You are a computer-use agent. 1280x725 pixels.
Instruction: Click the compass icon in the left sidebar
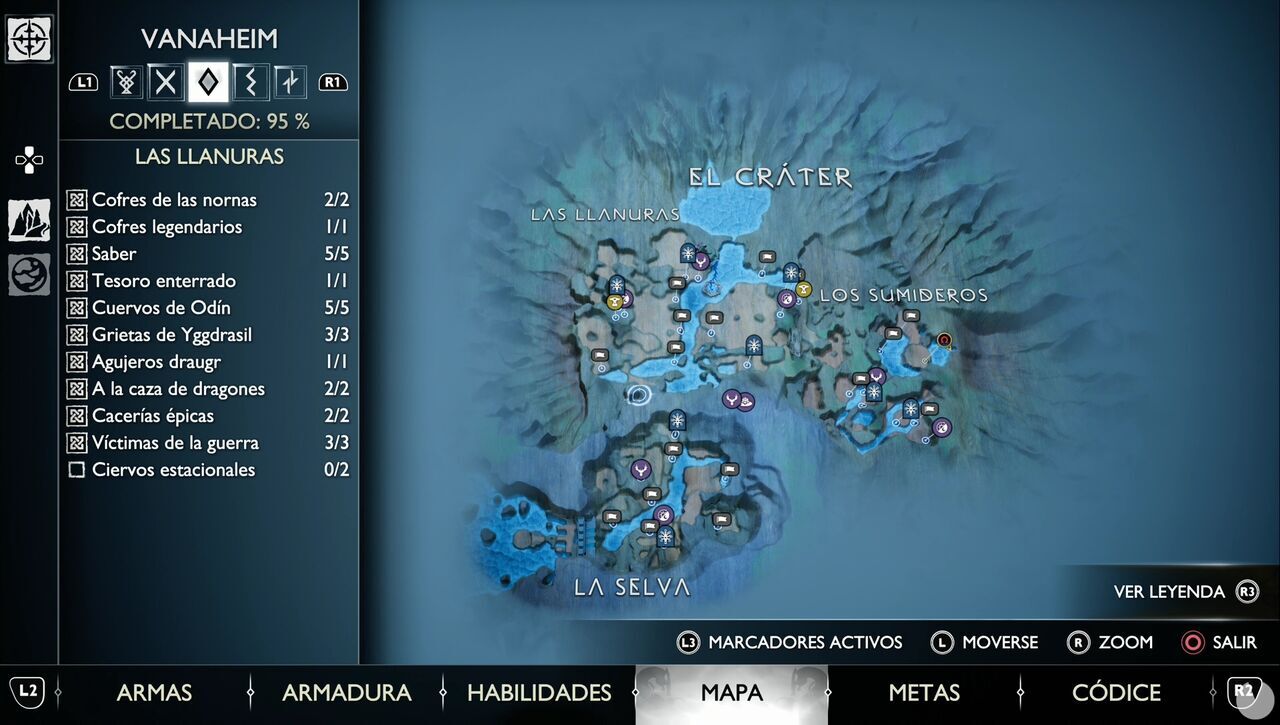(x=30, y=41)
